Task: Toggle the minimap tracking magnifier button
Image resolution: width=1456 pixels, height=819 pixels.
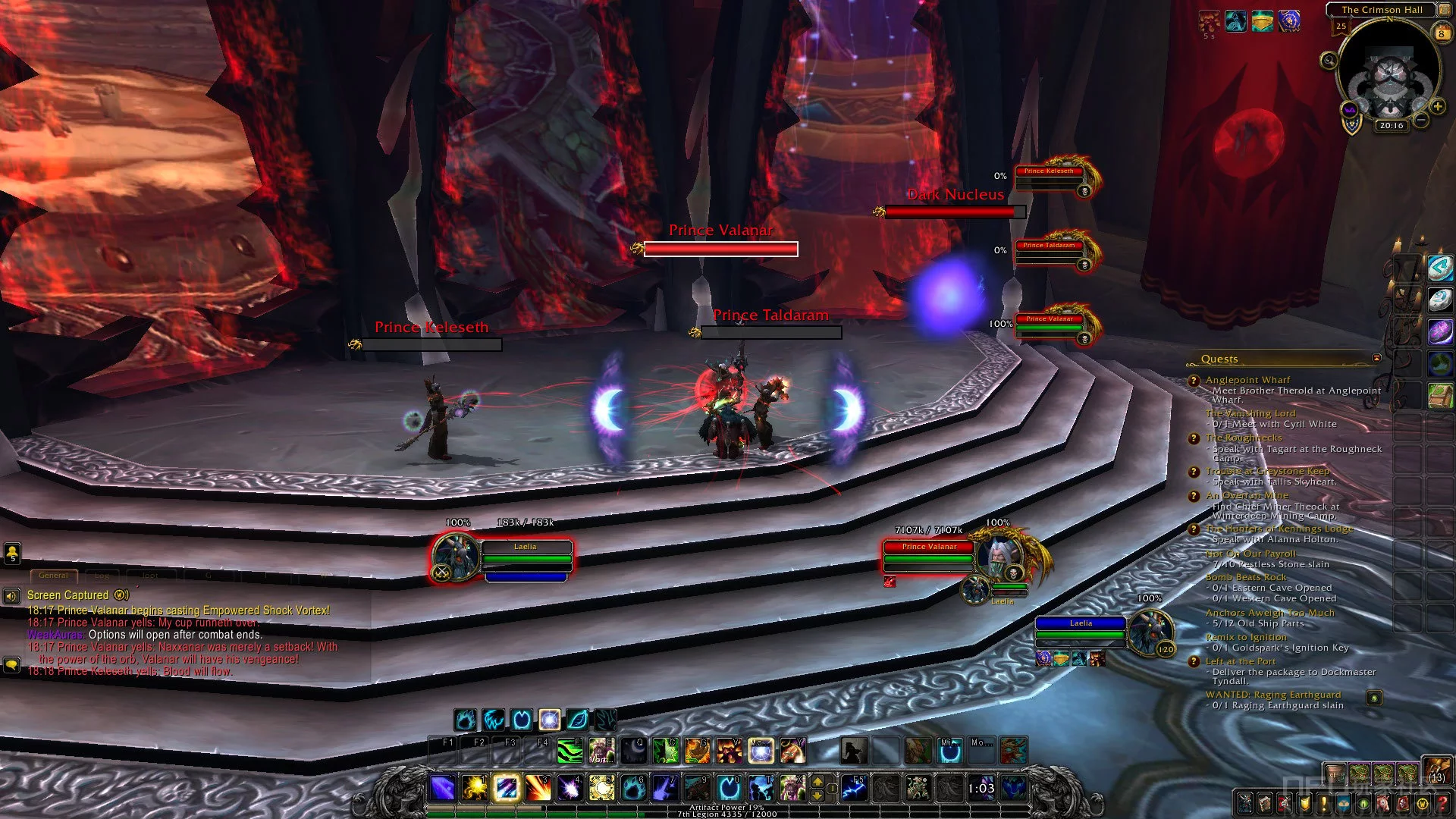Action: point(1329,61)
